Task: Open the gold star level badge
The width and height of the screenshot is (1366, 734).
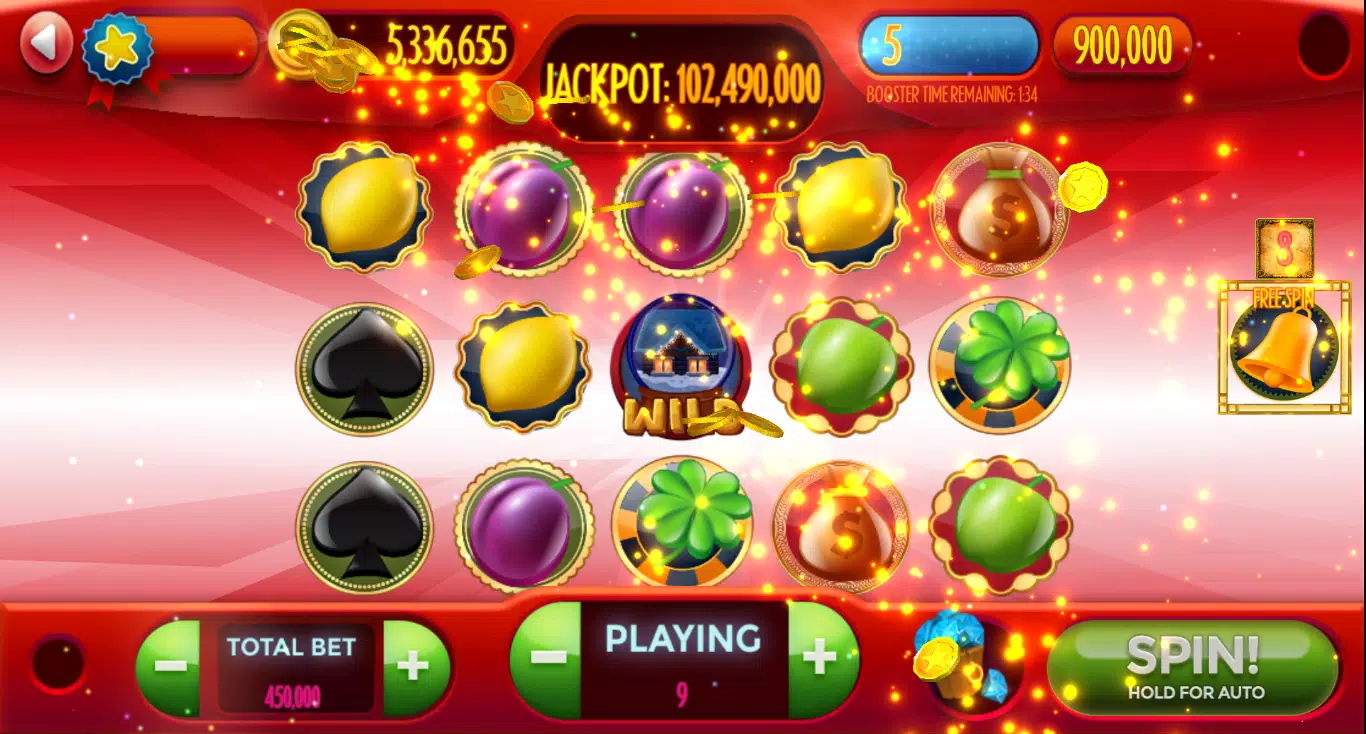Action: [x=116, y=48]
